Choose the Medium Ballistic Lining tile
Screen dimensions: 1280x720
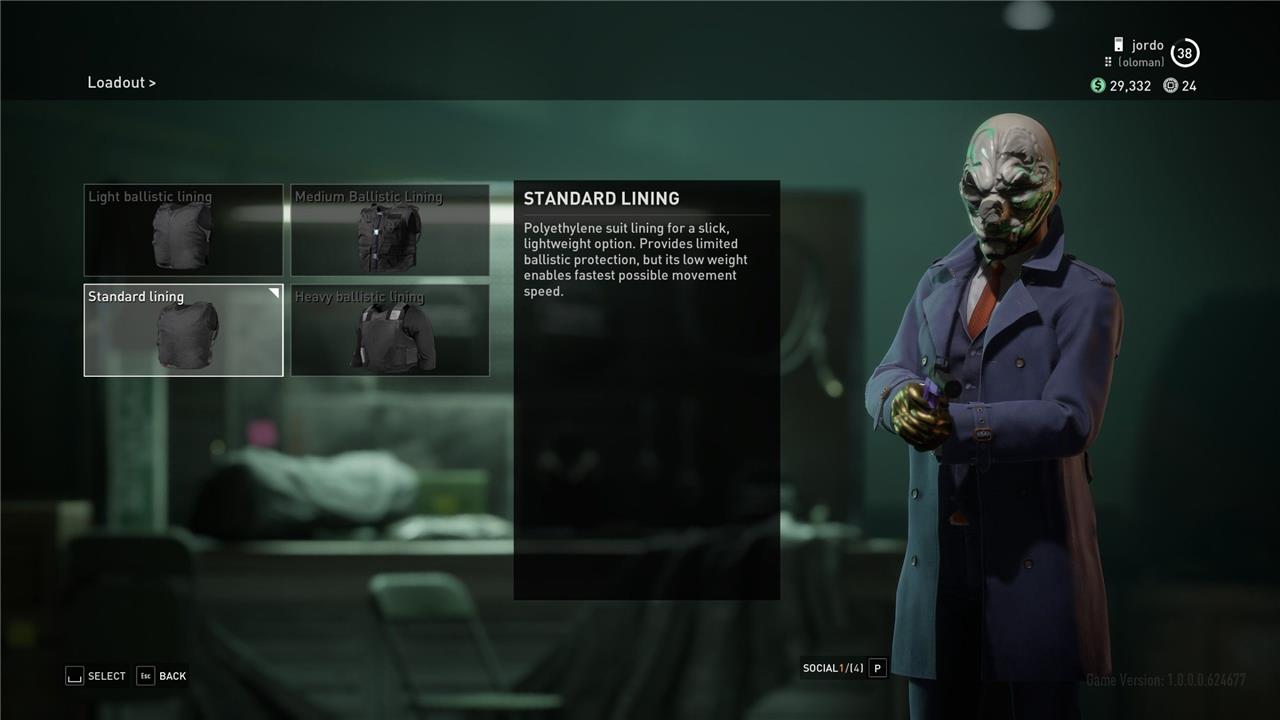[390, 230]
